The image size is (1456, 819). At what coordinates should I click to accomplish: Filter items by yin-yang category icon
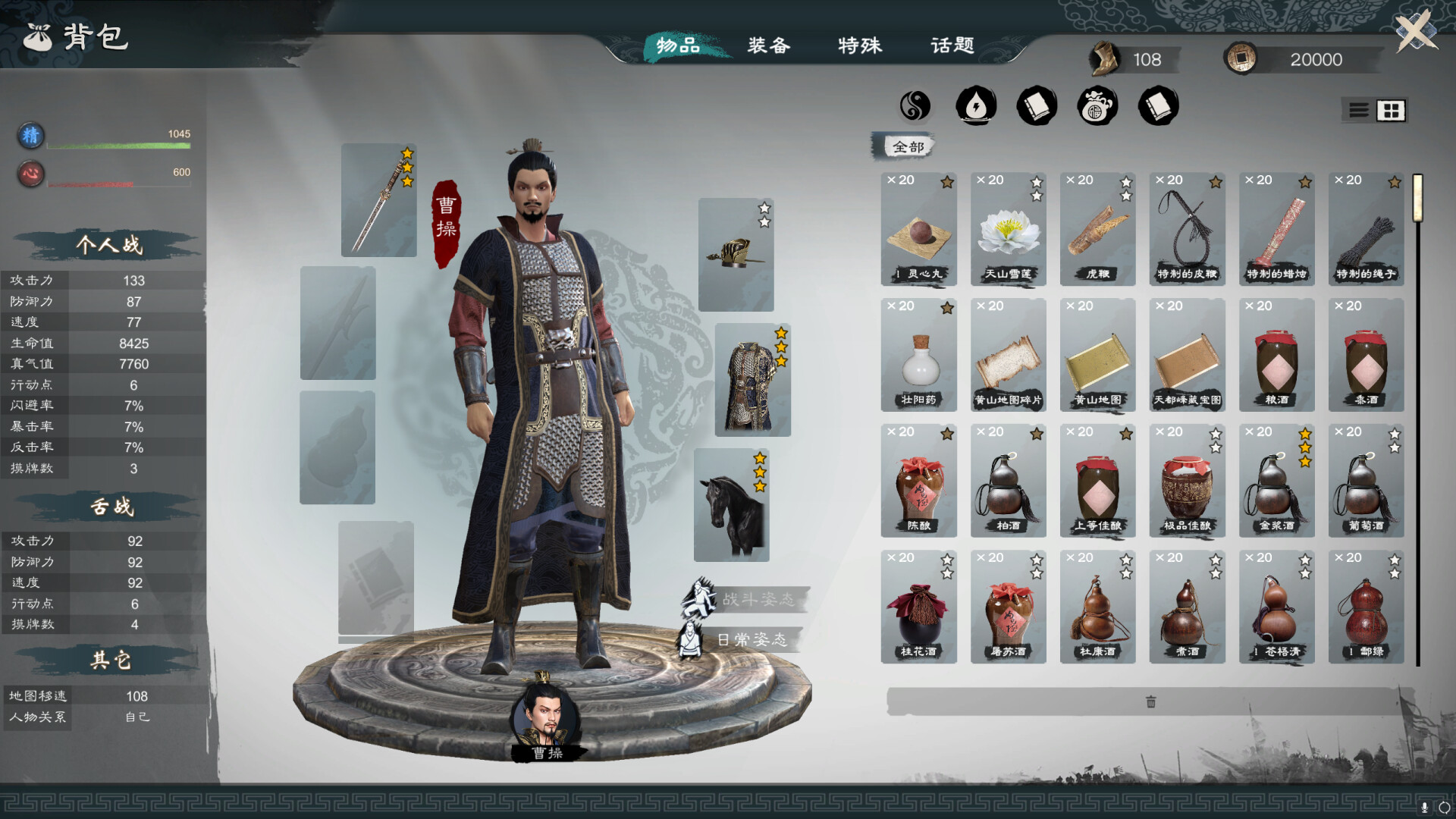pos(915,106)
